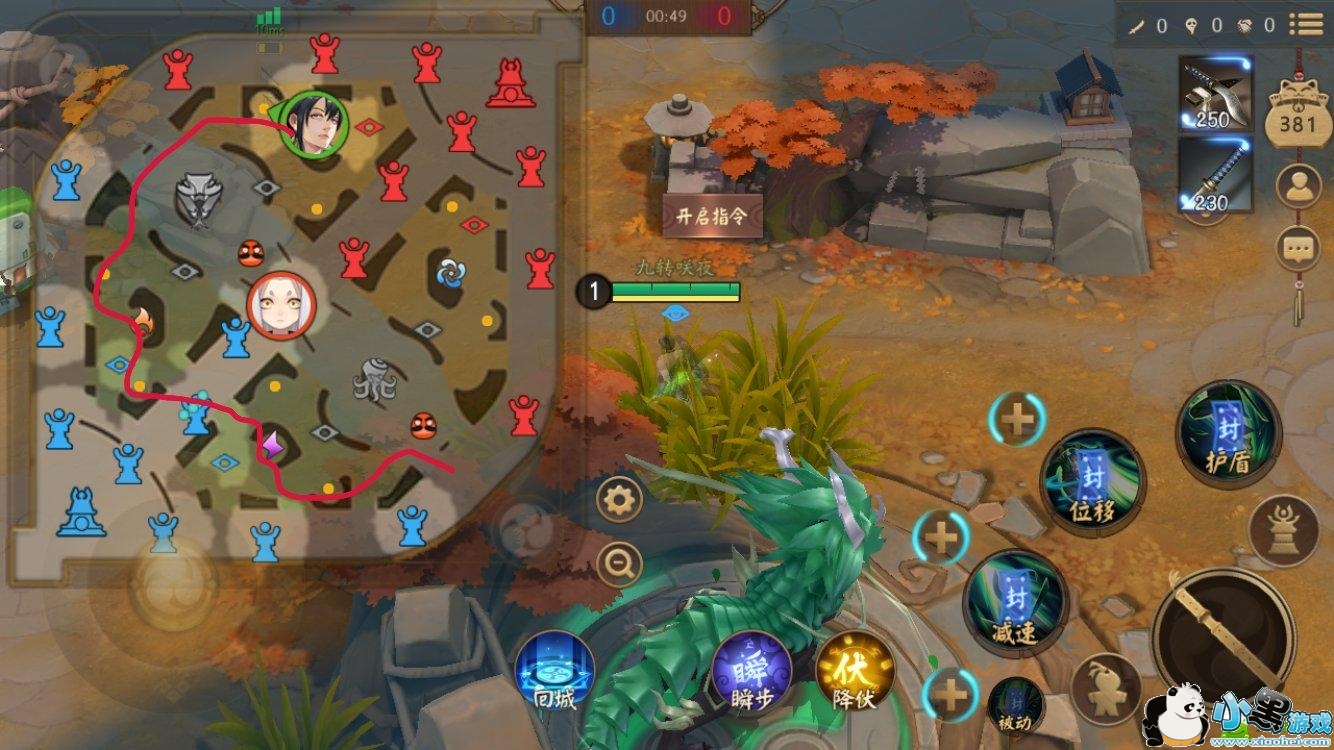Show the player profile button

coord(1299,187)
